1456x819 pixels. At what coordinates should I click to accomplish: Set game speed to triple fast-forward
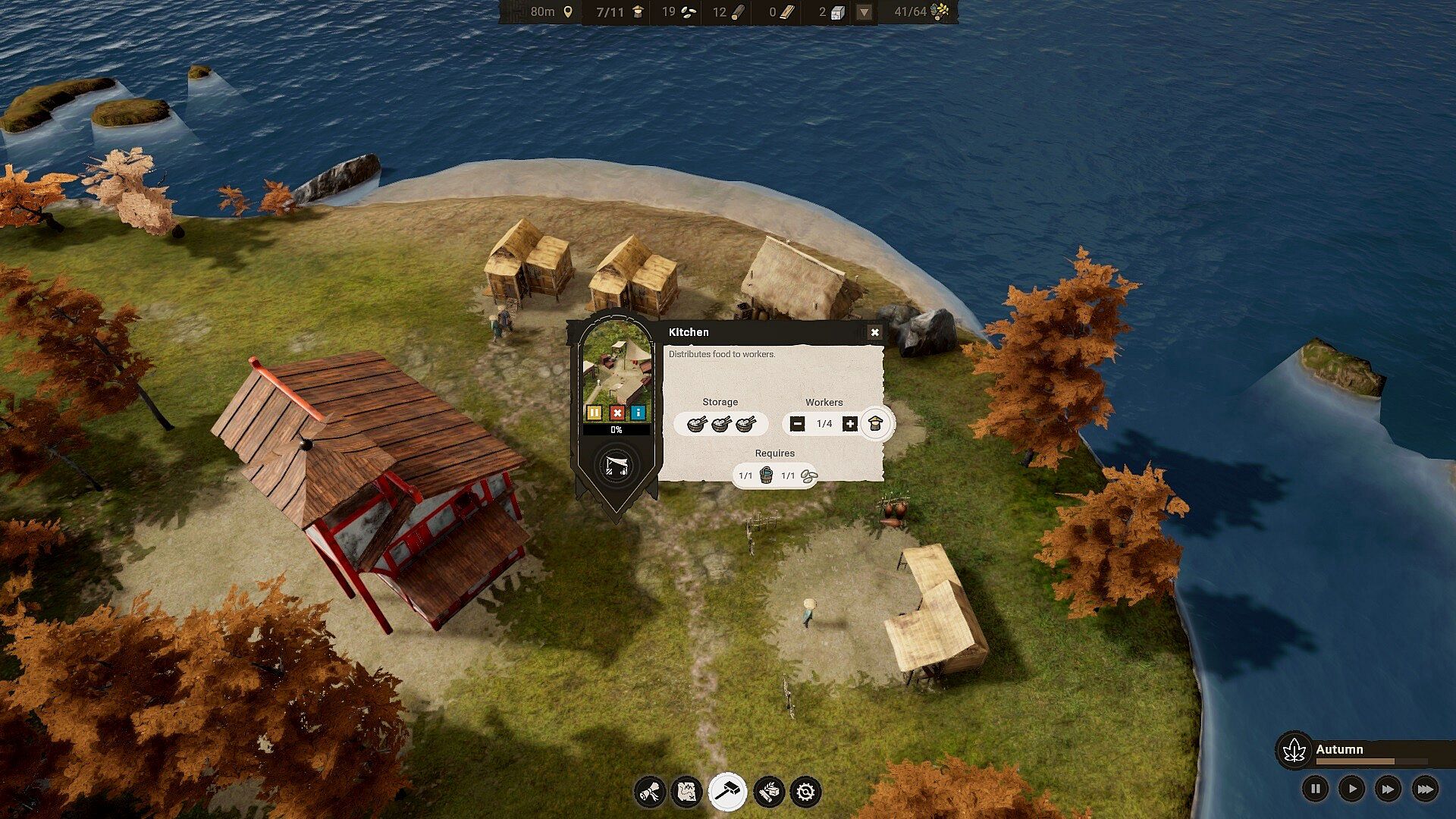point(1425,789)
